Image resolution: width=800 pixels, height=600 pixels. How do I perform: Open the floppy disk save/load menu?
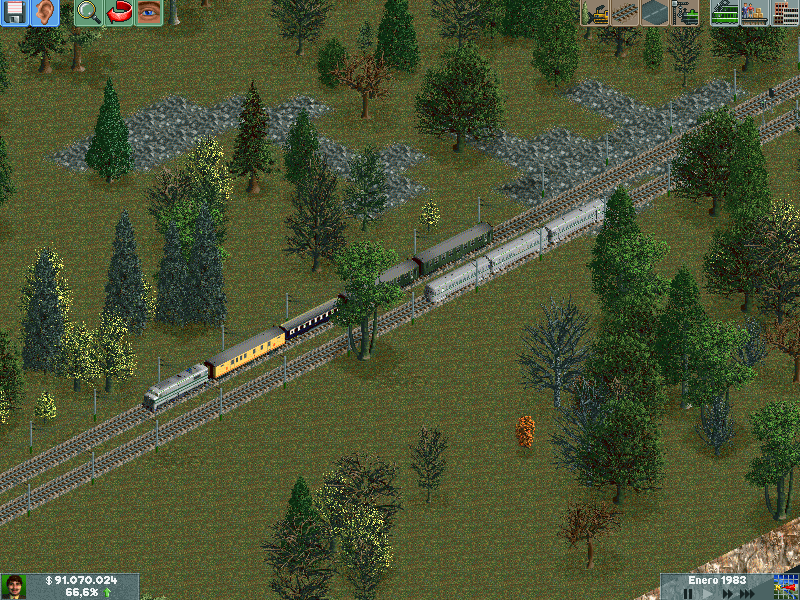point(14,13)
